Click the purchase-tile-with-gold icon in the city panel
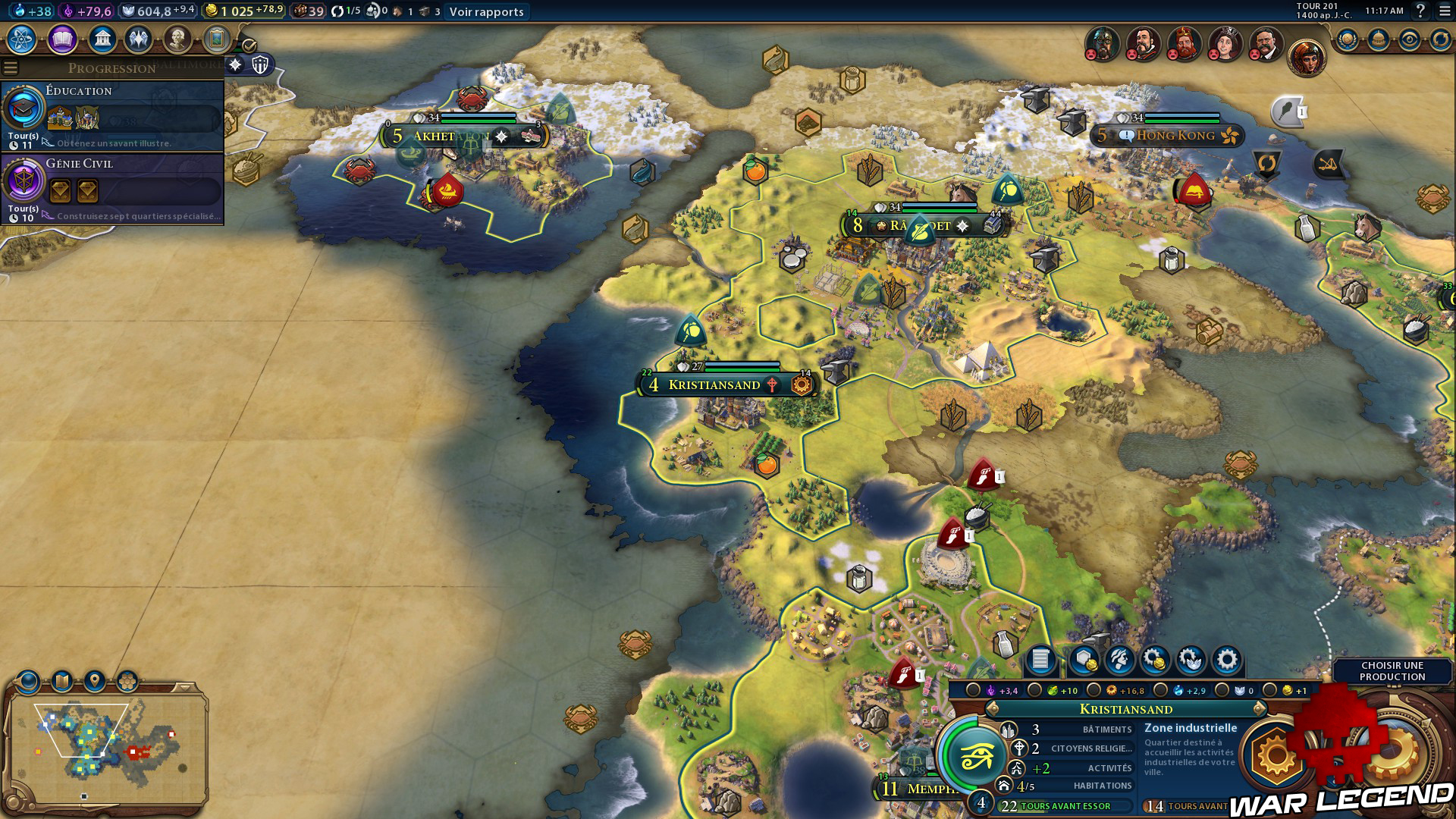This screenshot has width=1456, height=819. (1084, 661)
